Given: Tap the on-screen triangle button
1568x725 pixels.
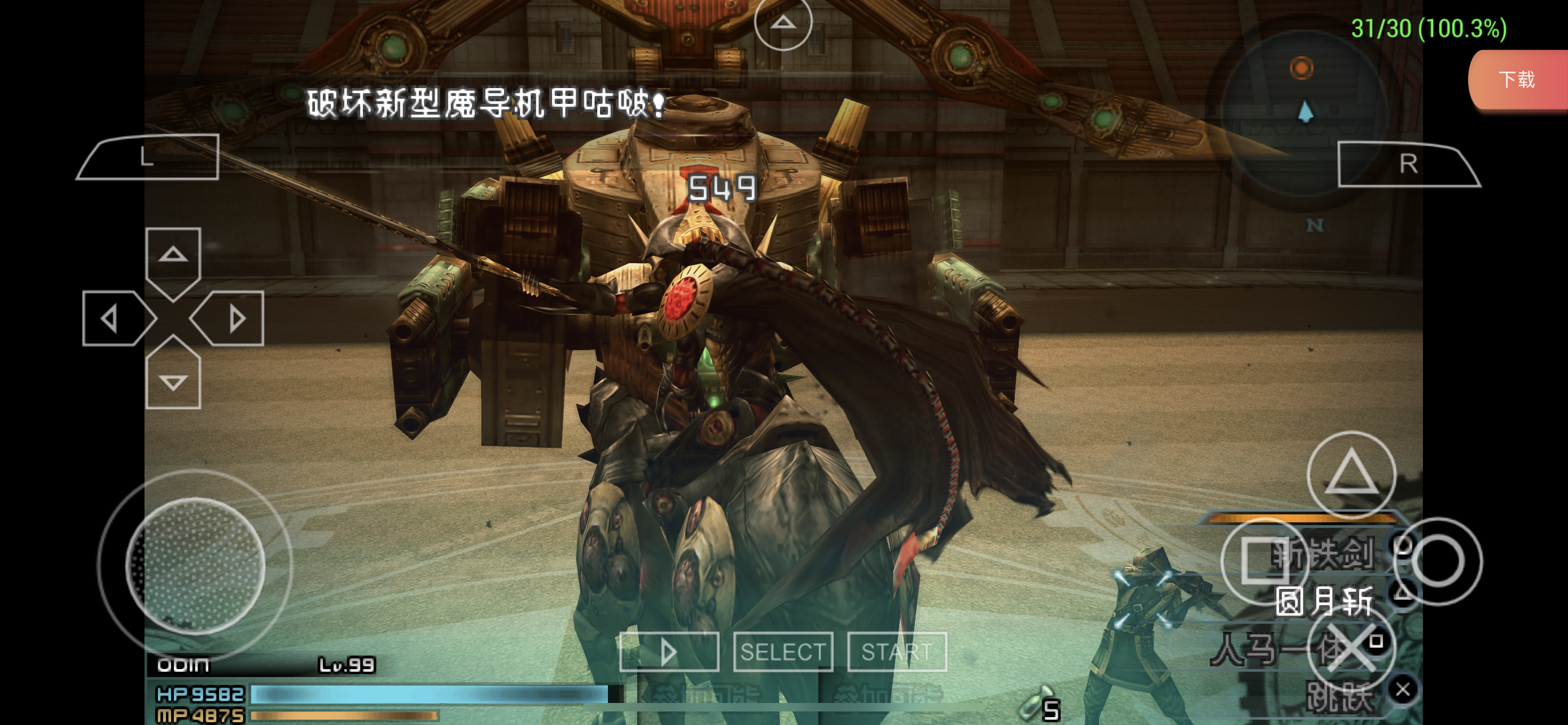Looking at the screenshot, I should pyautogui.click(x=1351, y=474).
